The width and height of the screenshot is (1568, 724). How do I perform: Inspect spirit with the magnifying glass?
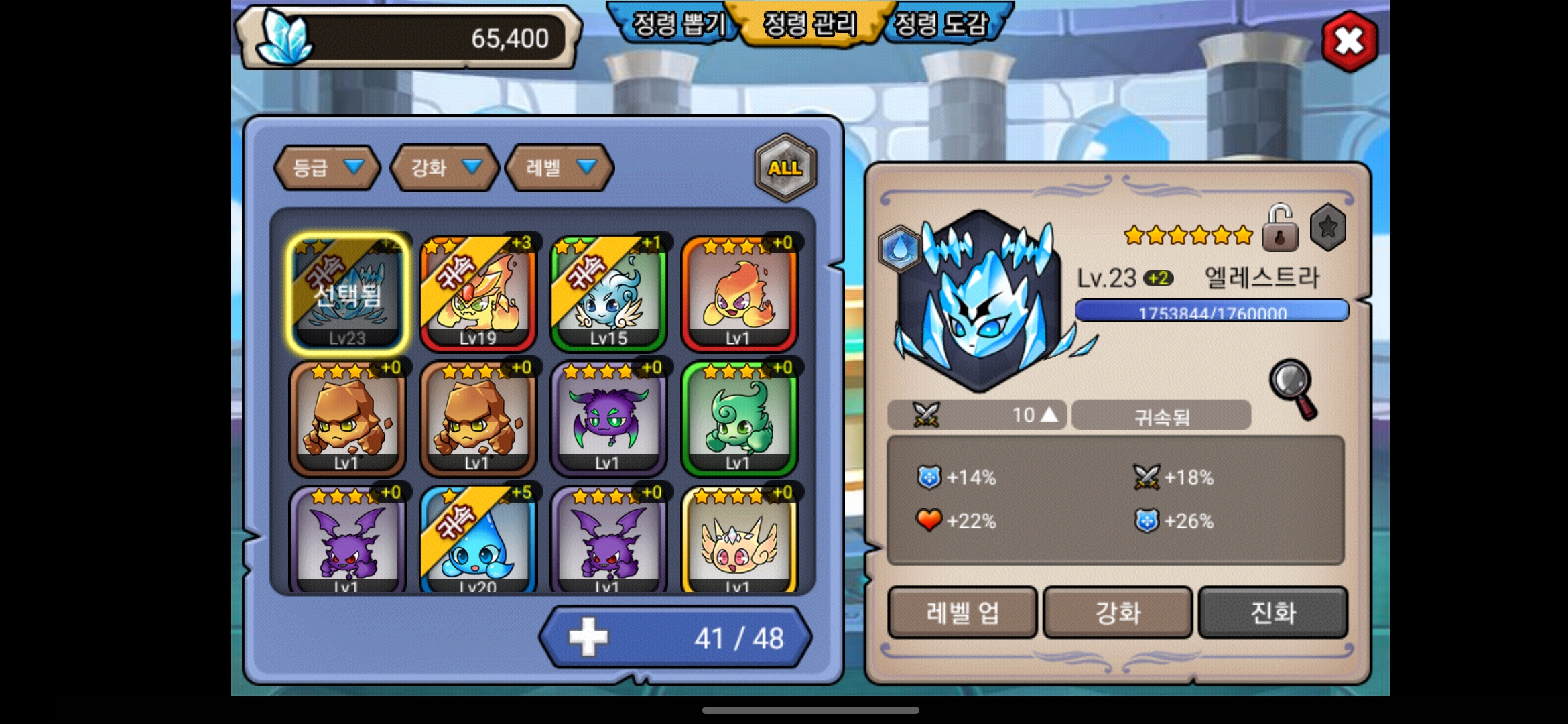pyautogui.click(x=1293, y=389)
